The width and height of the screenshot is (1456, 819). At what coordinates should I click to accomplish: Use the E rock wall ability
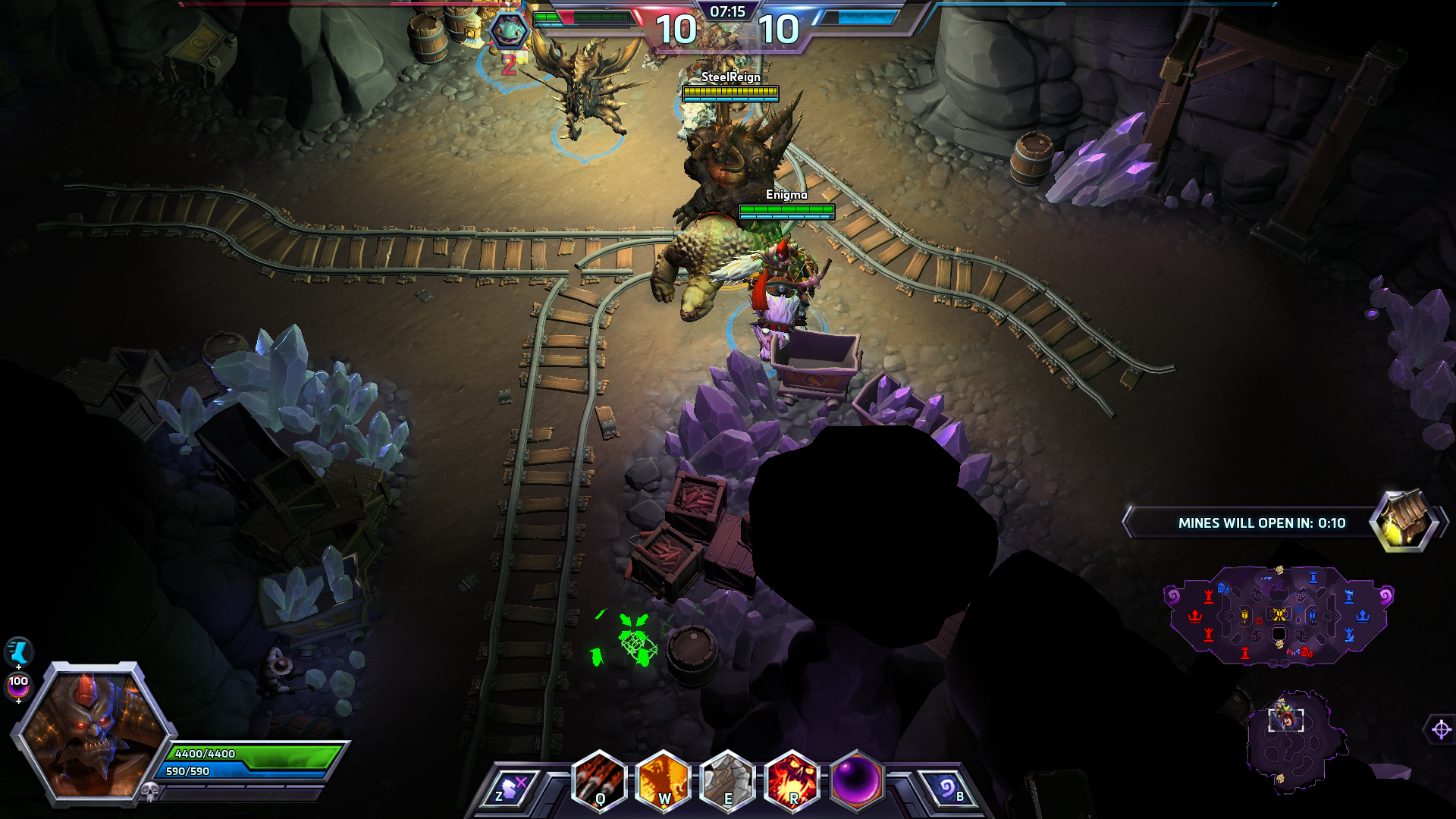point(728,781)
